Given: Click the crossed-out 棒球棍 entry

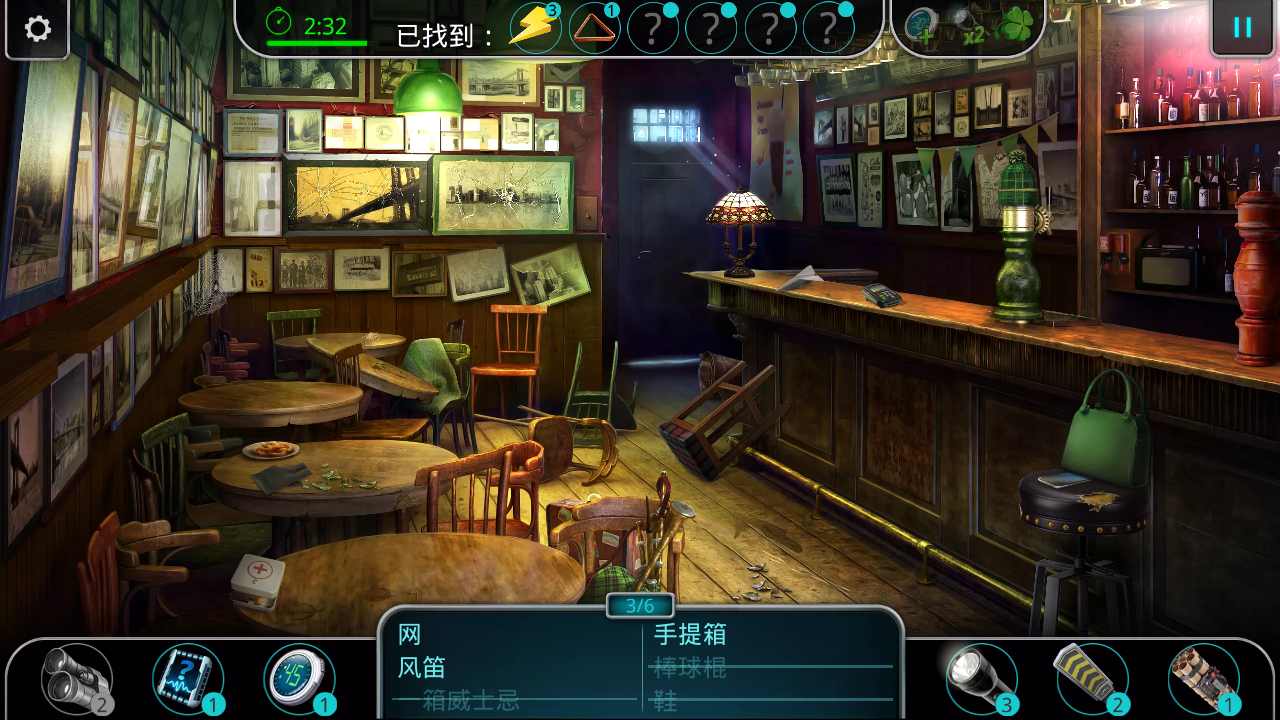Looking at the screenshot, I should tap(690, 667).
